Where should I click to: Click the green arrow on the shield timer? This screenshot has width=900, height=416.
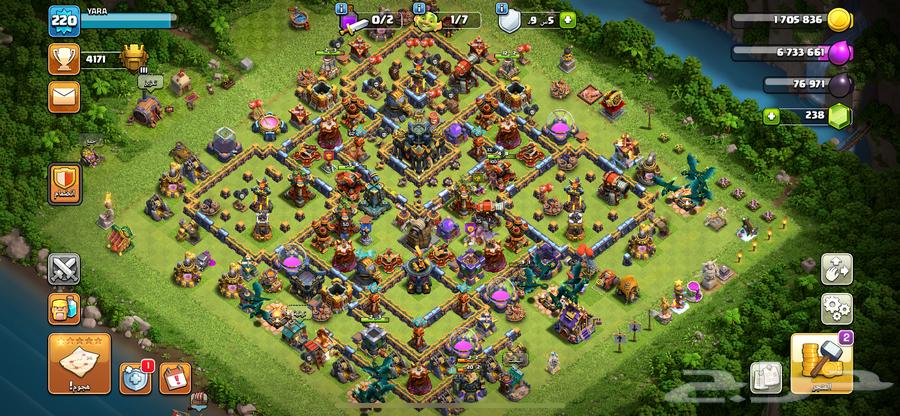coord(568,18)
